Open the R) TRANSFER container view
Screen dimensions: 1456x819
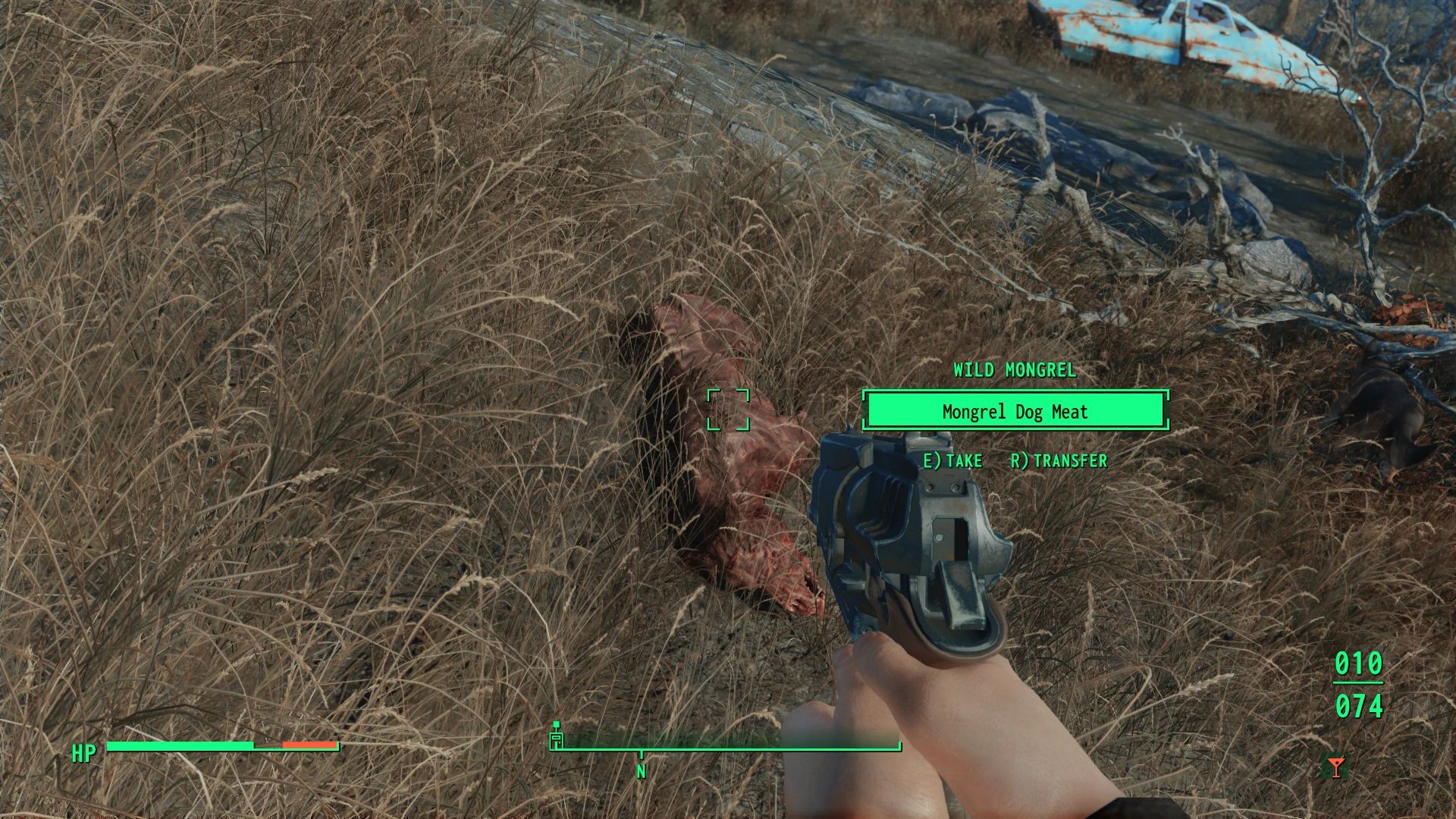point(1059,460)
